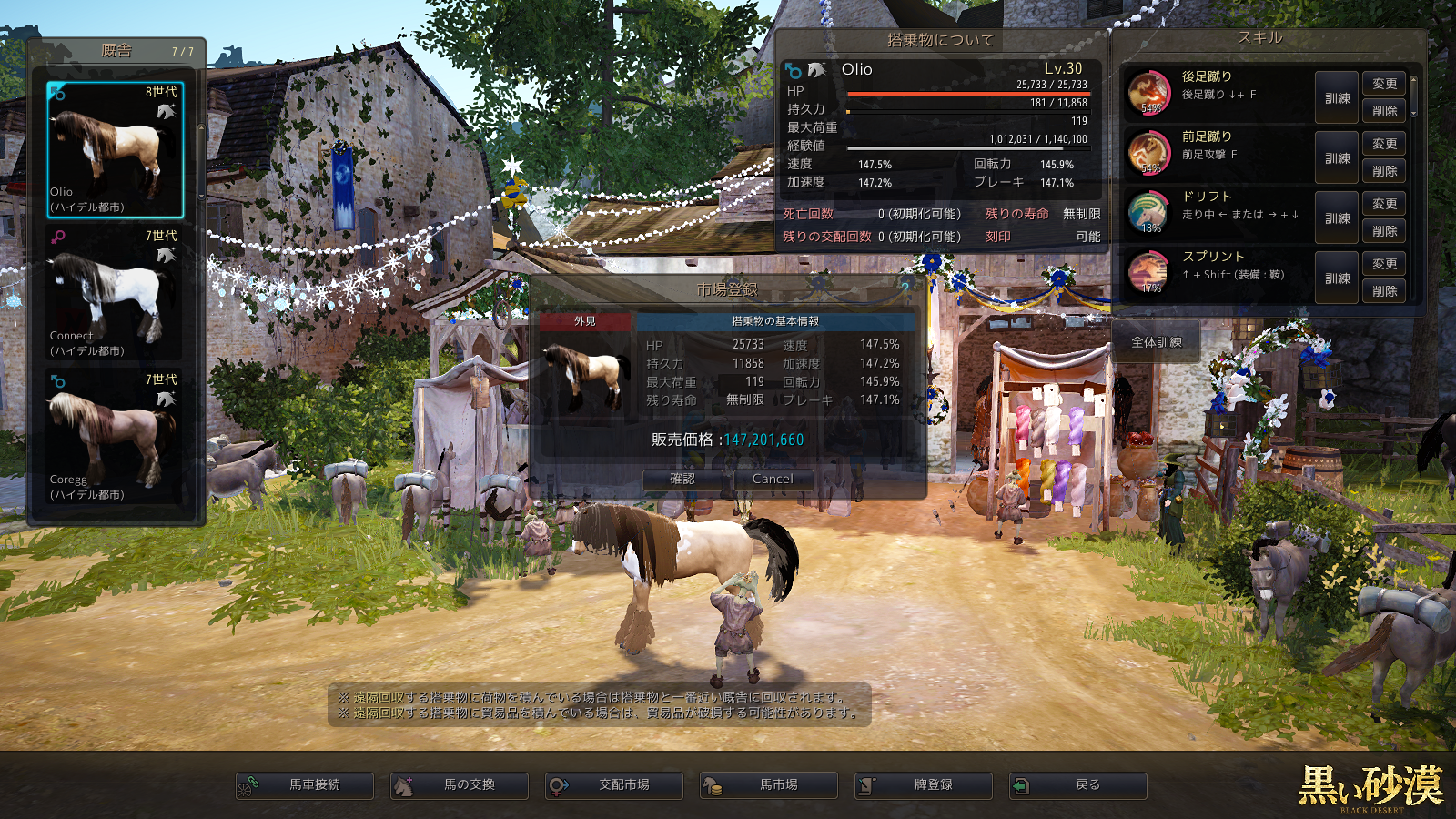Open the 馬市場 horse market
This screenshot has height=819, width=1456.
click(x=769, y=785)
